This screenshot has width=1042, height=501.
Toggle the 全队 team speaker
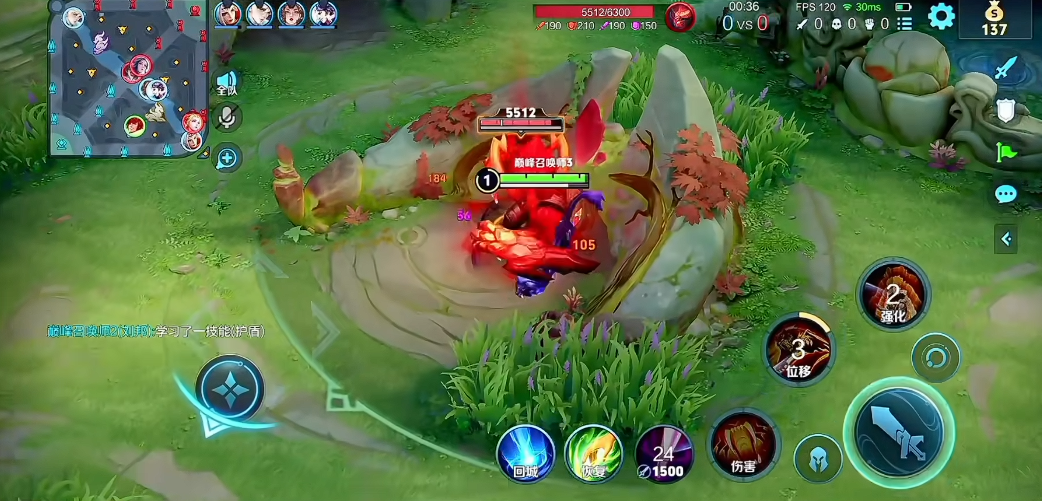pos(227,82)
